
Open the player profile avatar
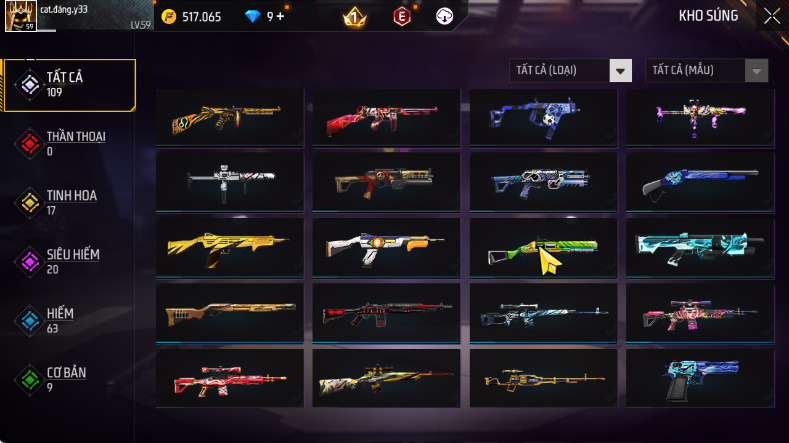(21, 16)
